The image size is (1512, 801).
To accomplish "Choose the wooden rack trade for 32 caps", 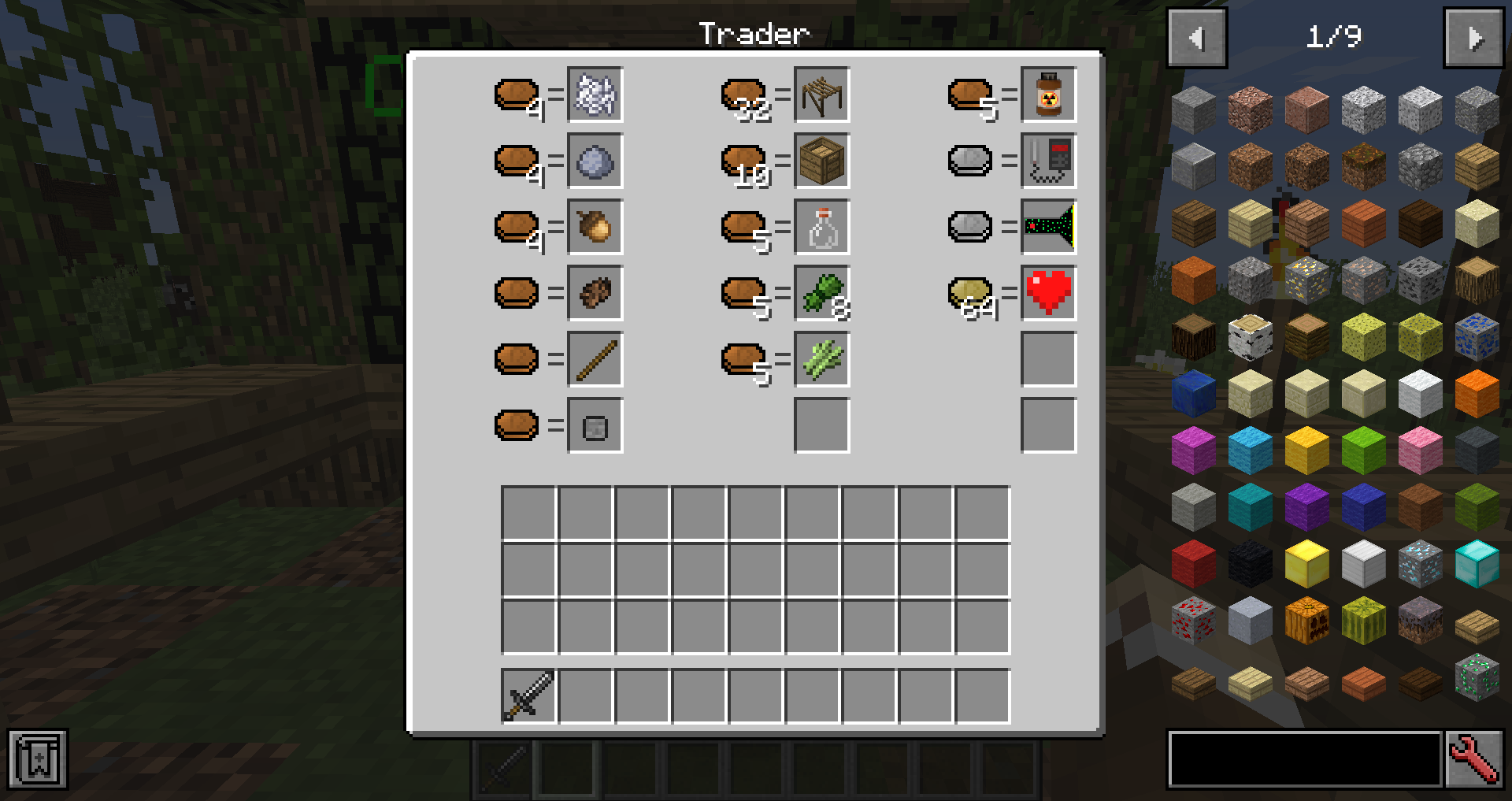I will pos(821,95).
